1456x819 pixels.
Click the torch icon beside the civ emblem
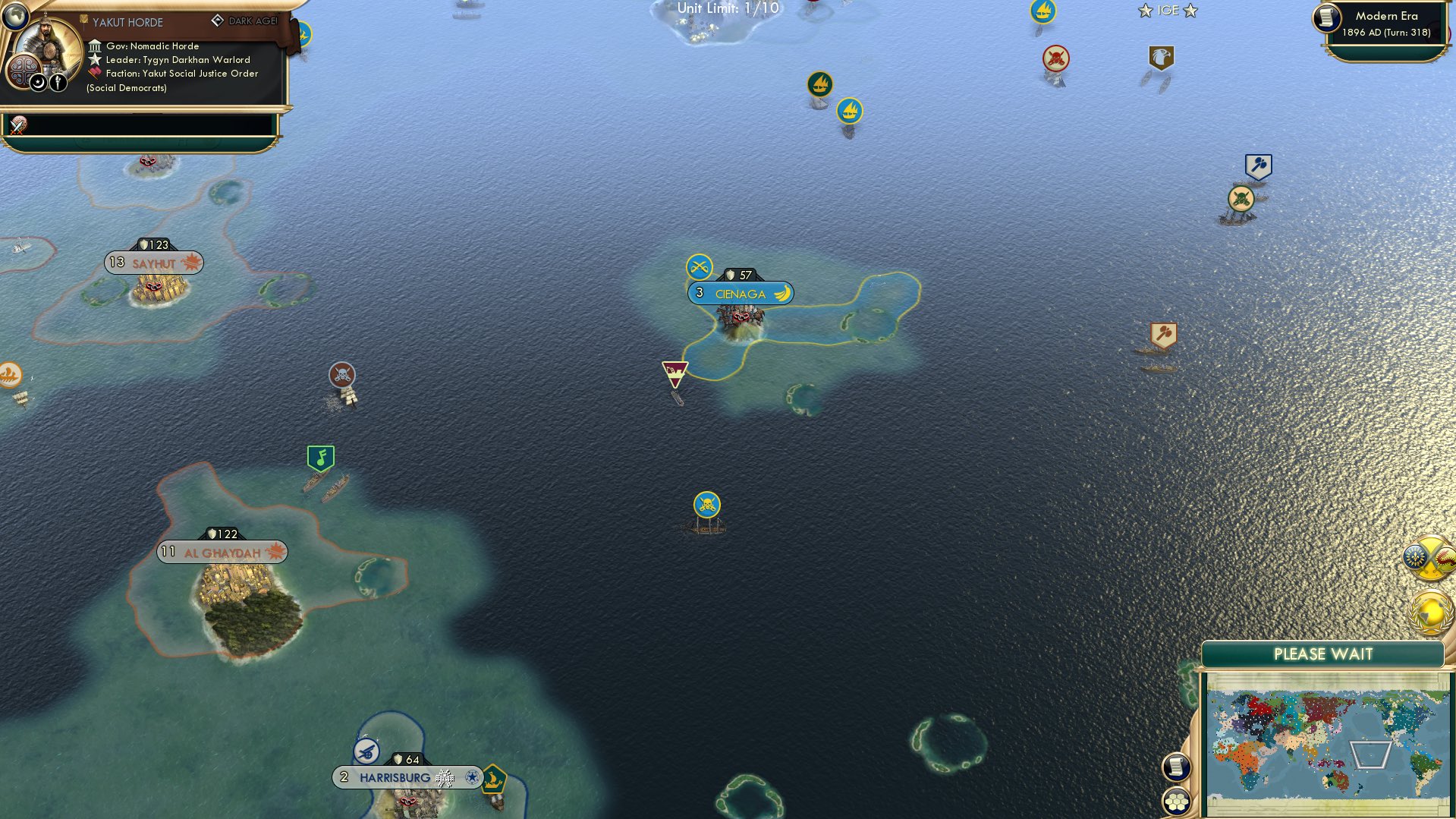point(57,82)
